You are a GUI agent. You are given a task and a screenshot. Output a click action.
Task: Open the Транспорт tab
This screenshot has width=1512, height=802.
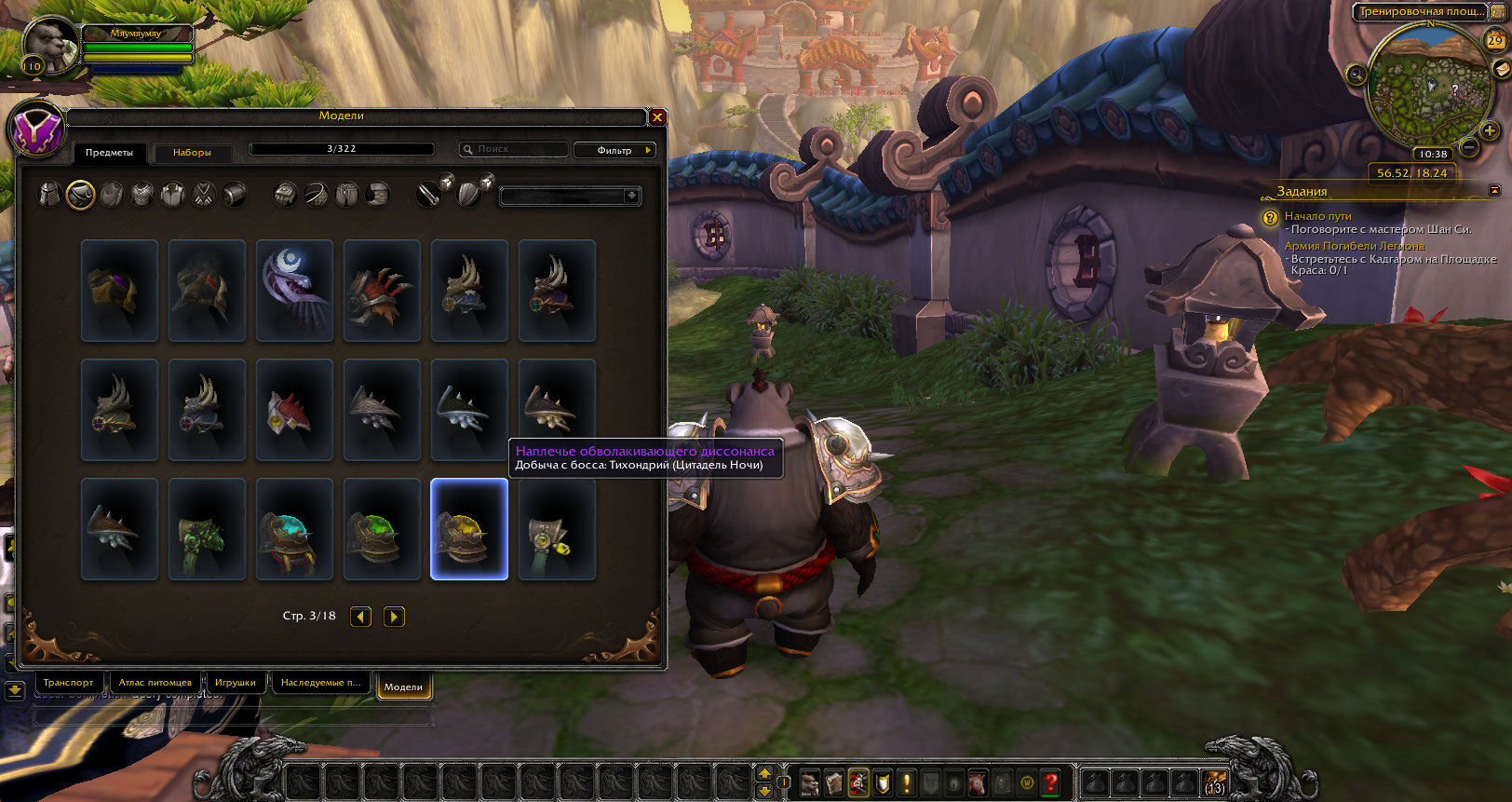coord(68,683)
